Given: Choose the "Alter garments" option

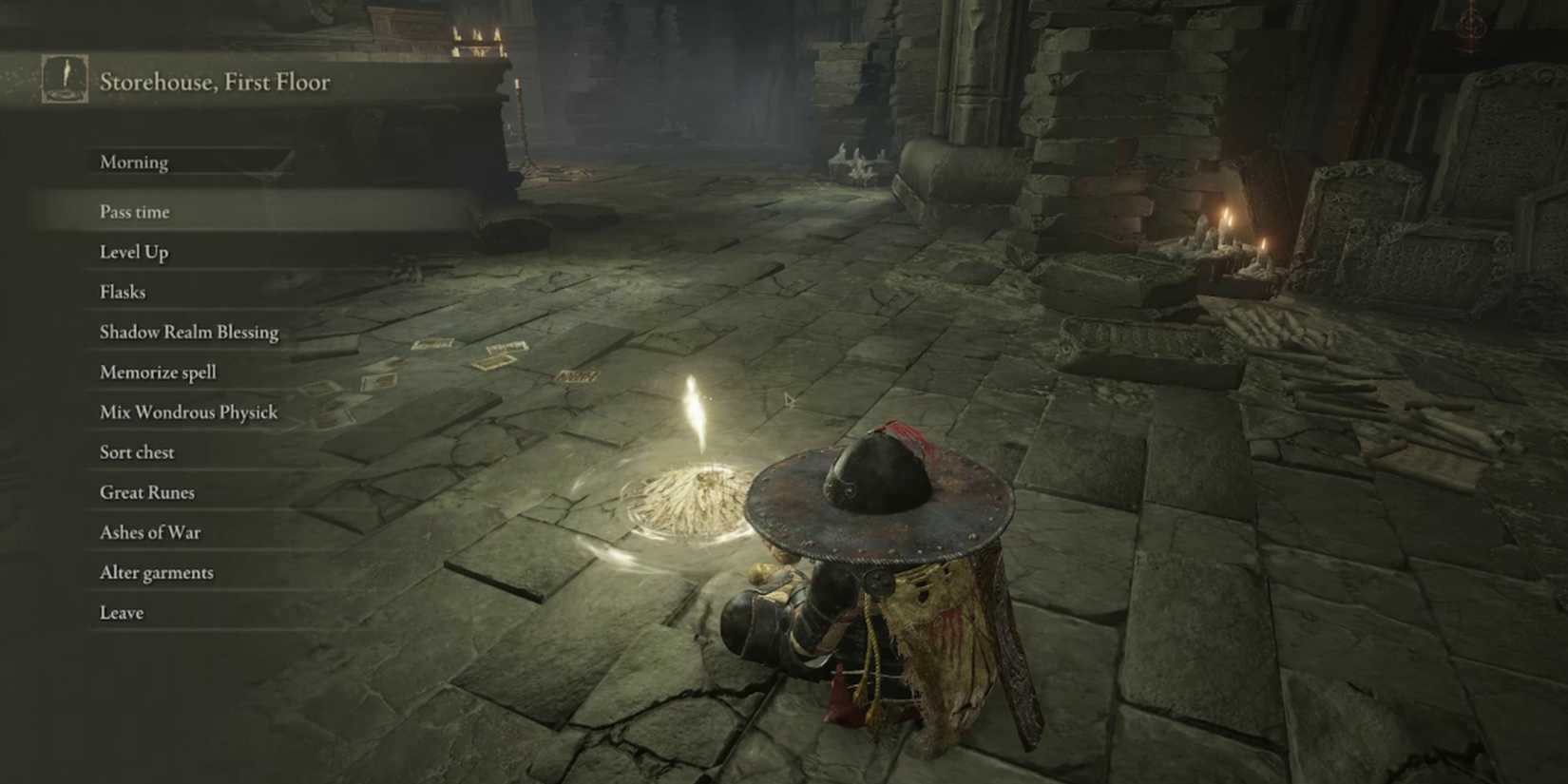Looking at the screenshot, I should (x=156, y=571).
